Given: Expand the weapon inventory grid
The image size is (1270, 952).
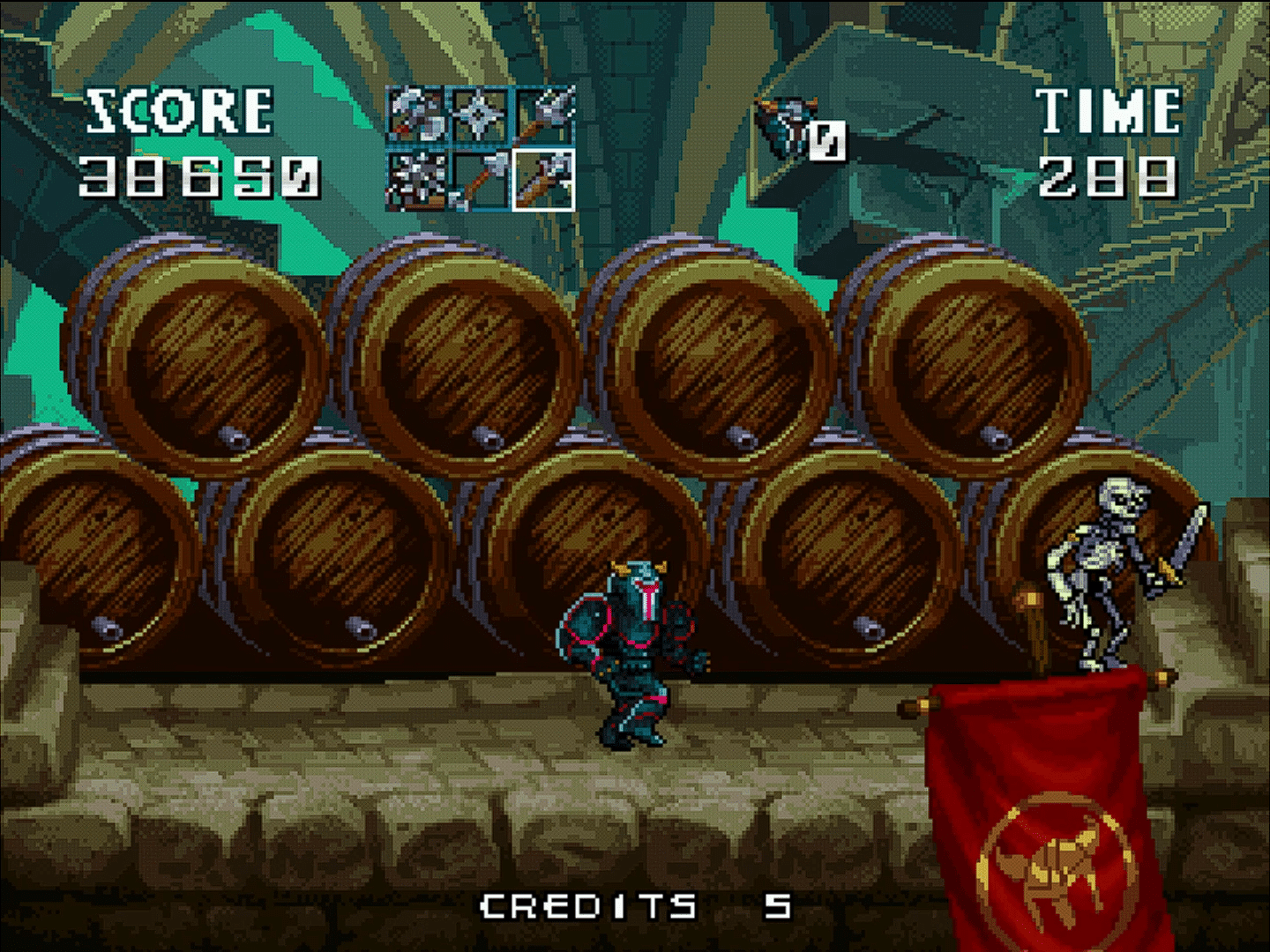Looking at the screenshot, I should (479, 150).
